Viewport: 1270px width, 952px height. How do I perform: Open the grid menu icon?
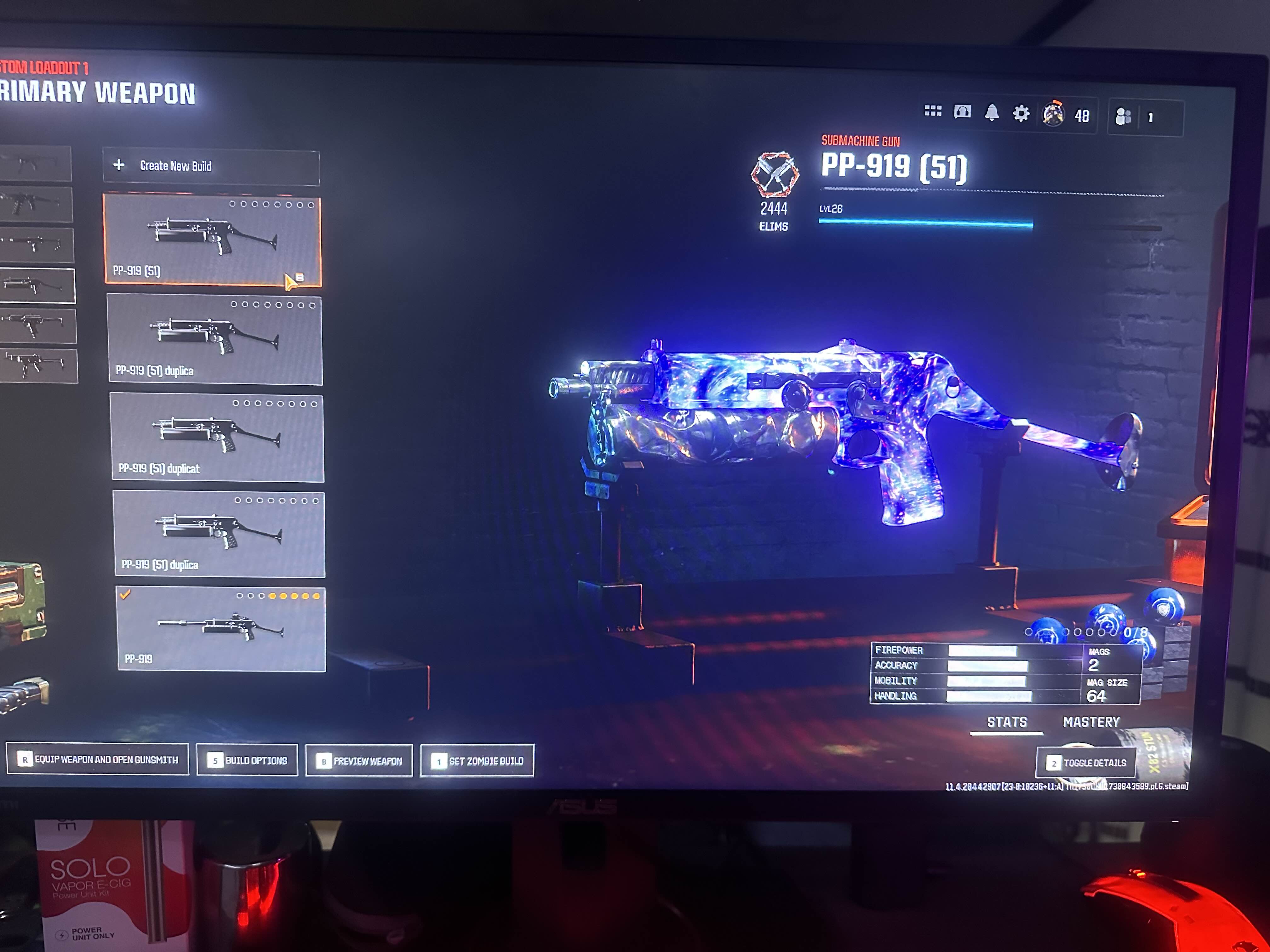pos(932,111)
